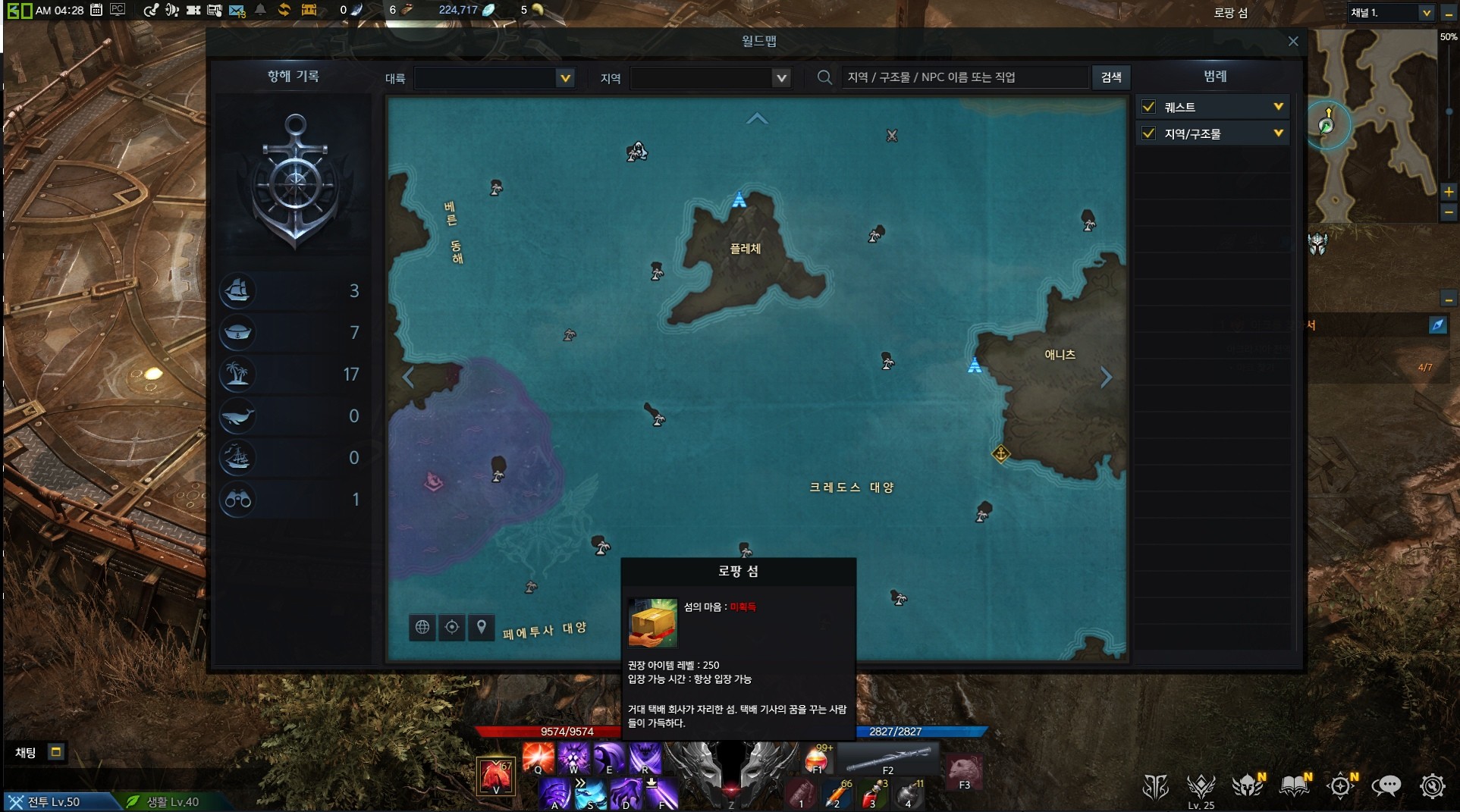Zoom in the minimap with plus button

point(1448,192)
